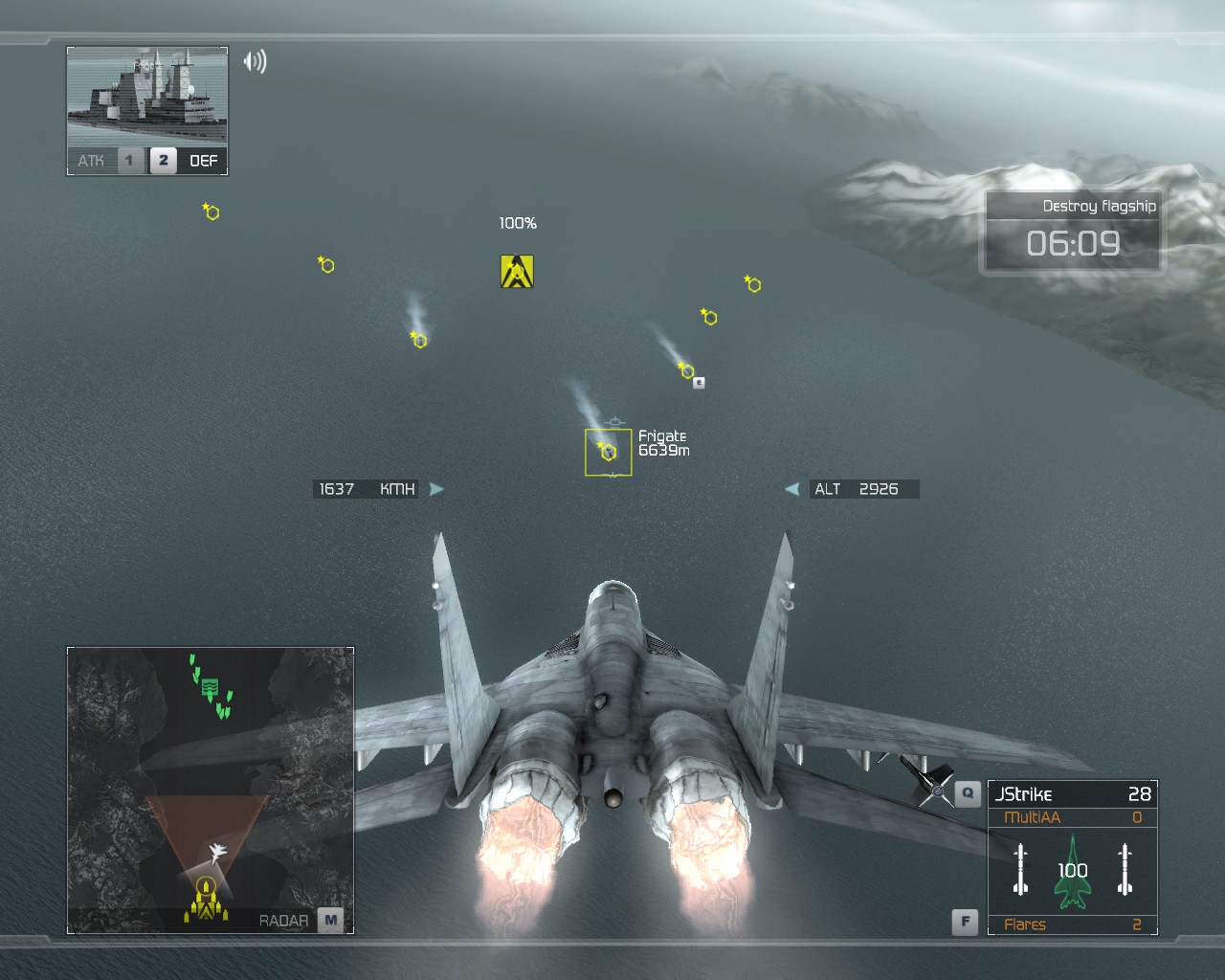
Task: Select the boxed Frigate target marker
Action: click(x=609, y=452)
